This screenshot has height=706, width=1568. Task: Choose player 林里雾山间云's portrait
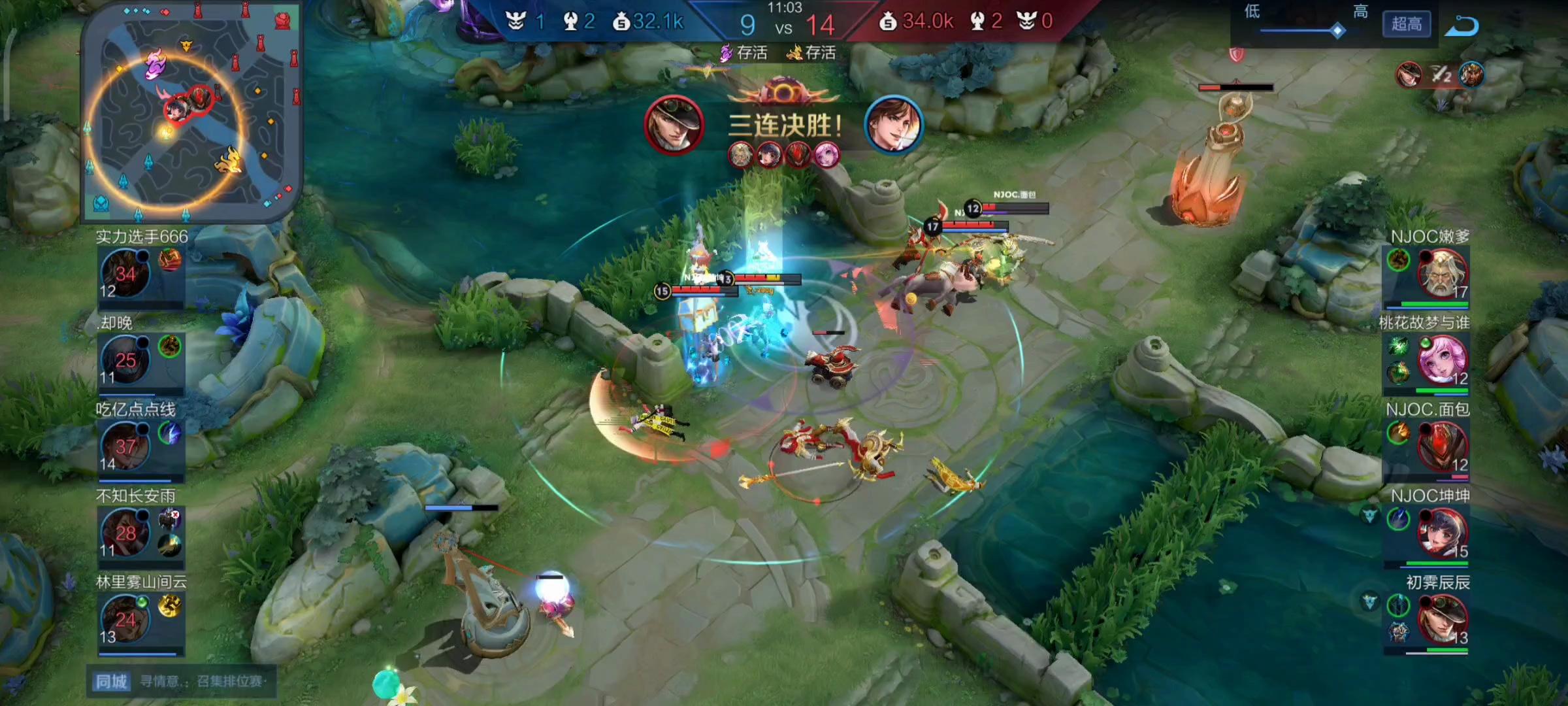(125, 620)
